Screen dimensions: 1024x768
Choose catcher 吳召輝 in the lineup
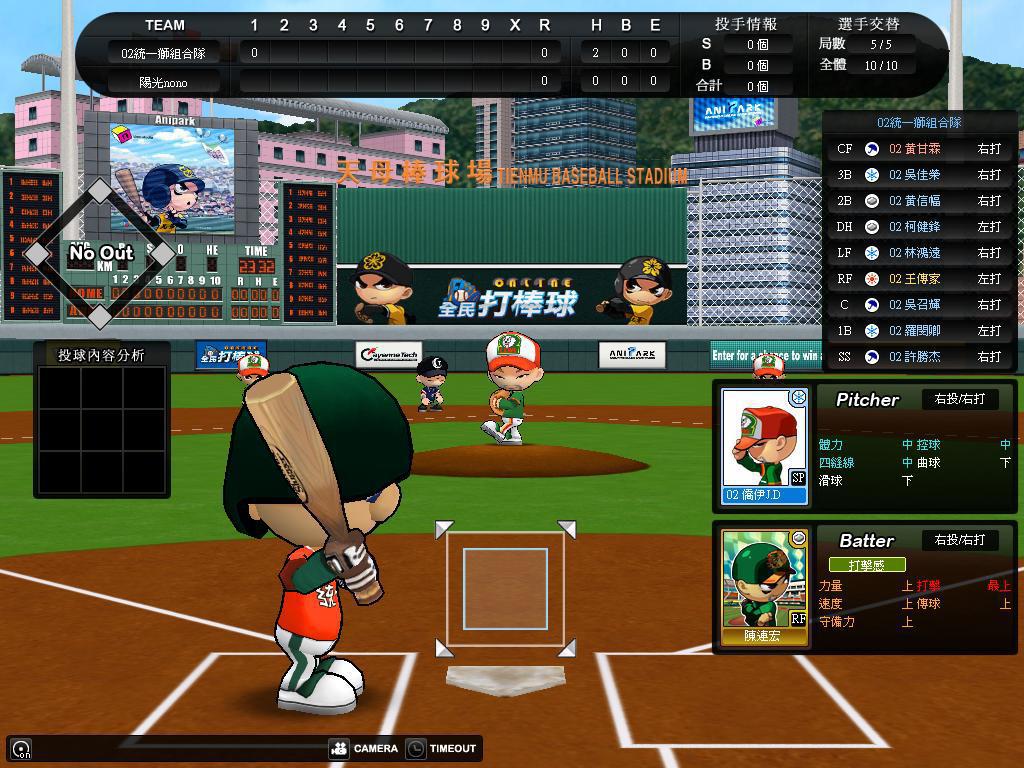918,305
